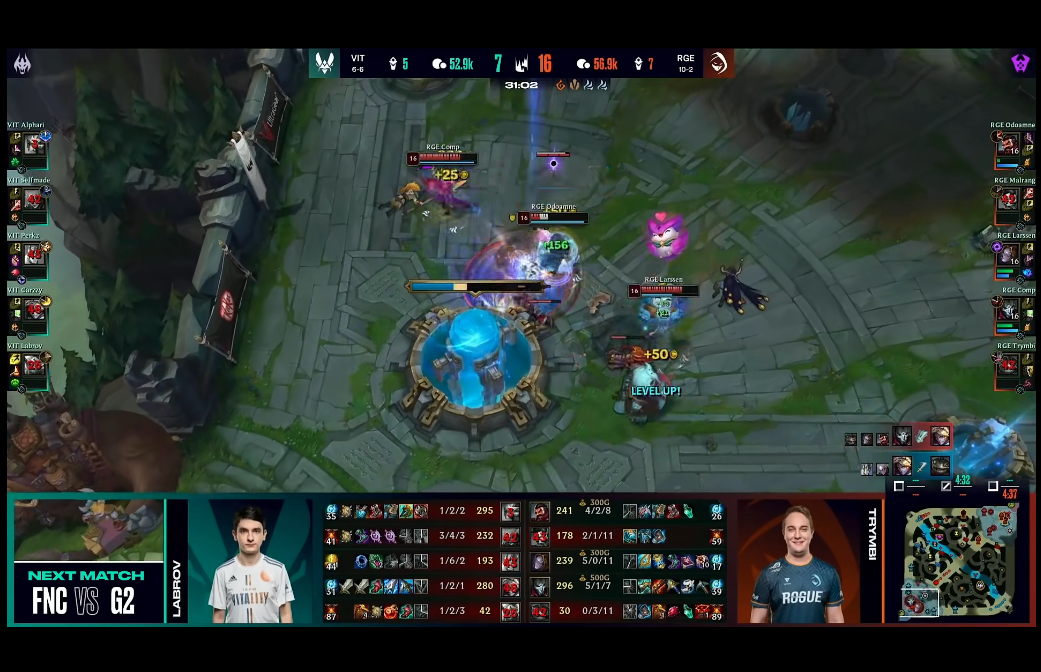This screenshot has height=672, width=1041.
Task: Select VIT Labrov's champion portrait
Action: point(35,366)
